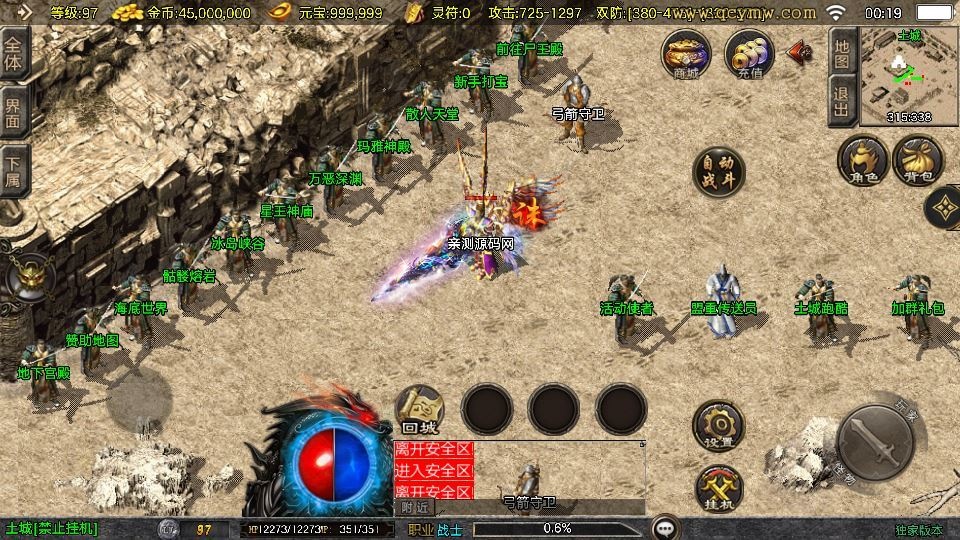Collapse the top icons with the red arrow
960x540 pixels.
[x=799, y=53]
